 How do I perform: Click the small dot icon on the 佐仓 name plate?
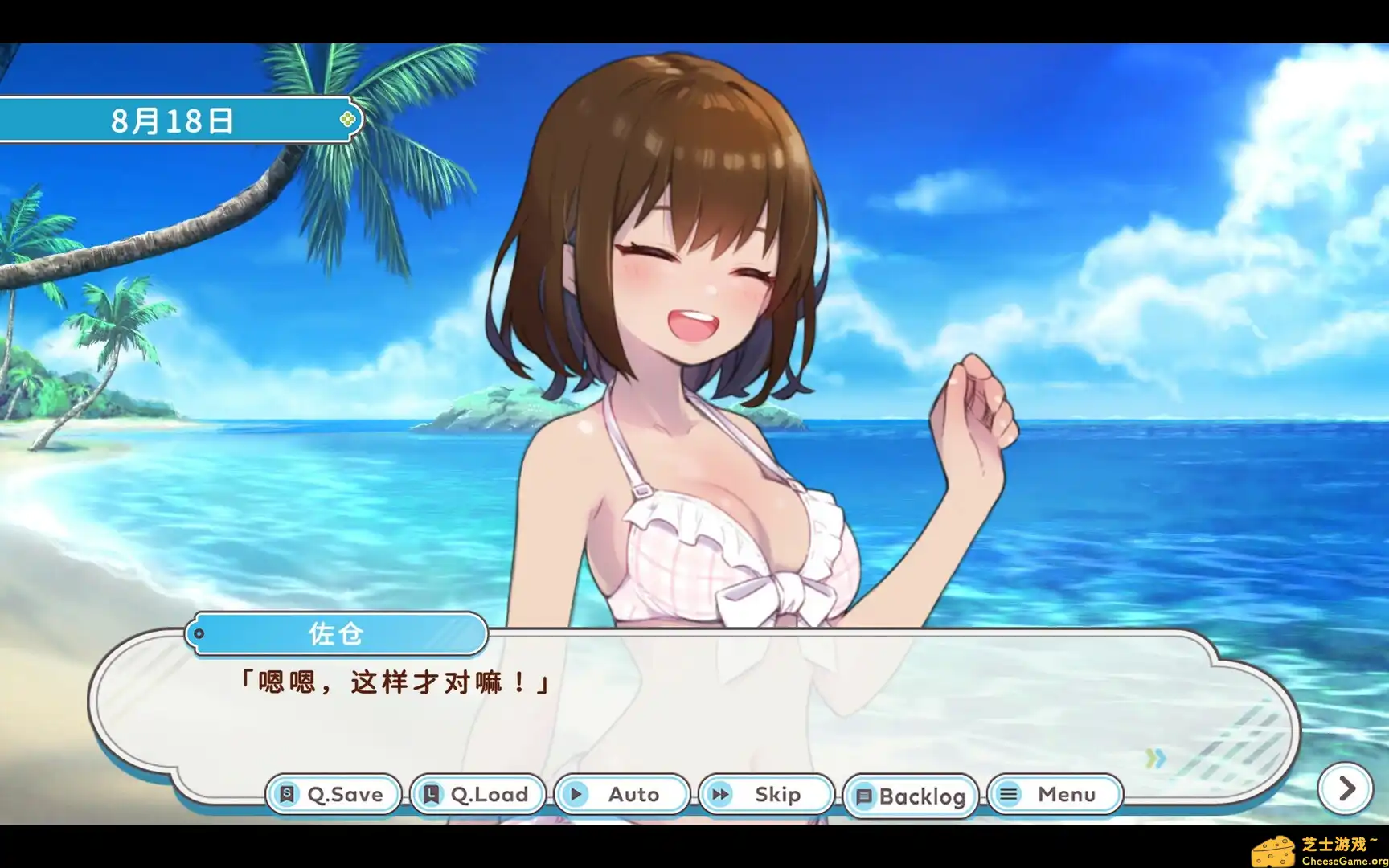pos(199,634)
